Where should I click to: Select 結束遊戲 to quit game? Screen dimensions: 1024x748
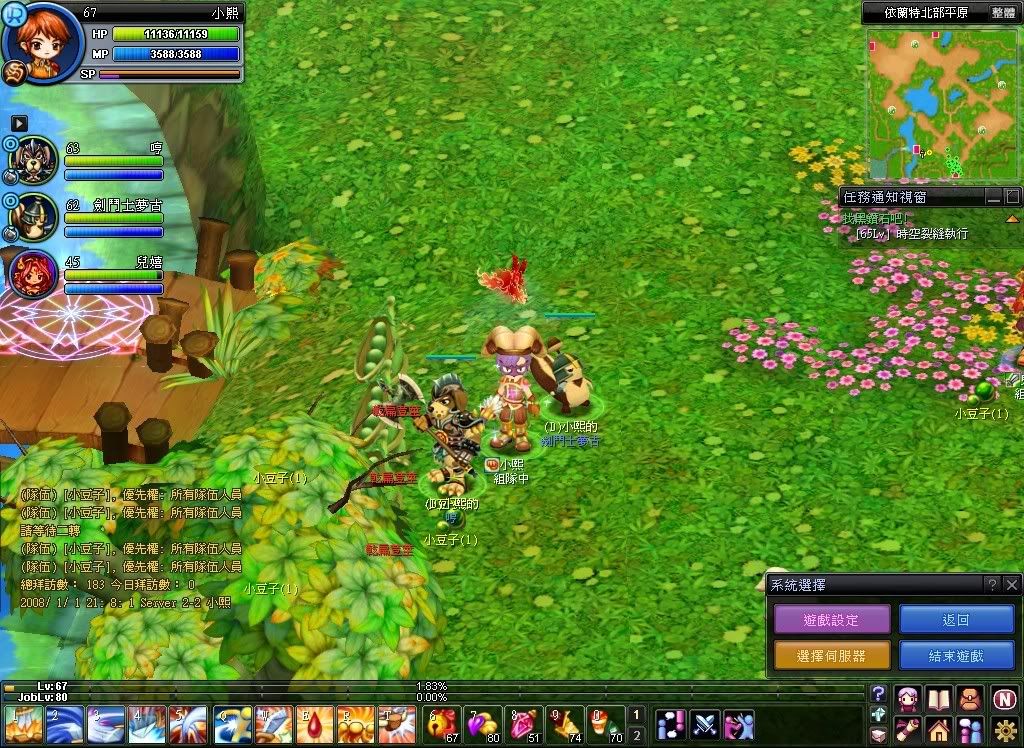pos(956,656)
